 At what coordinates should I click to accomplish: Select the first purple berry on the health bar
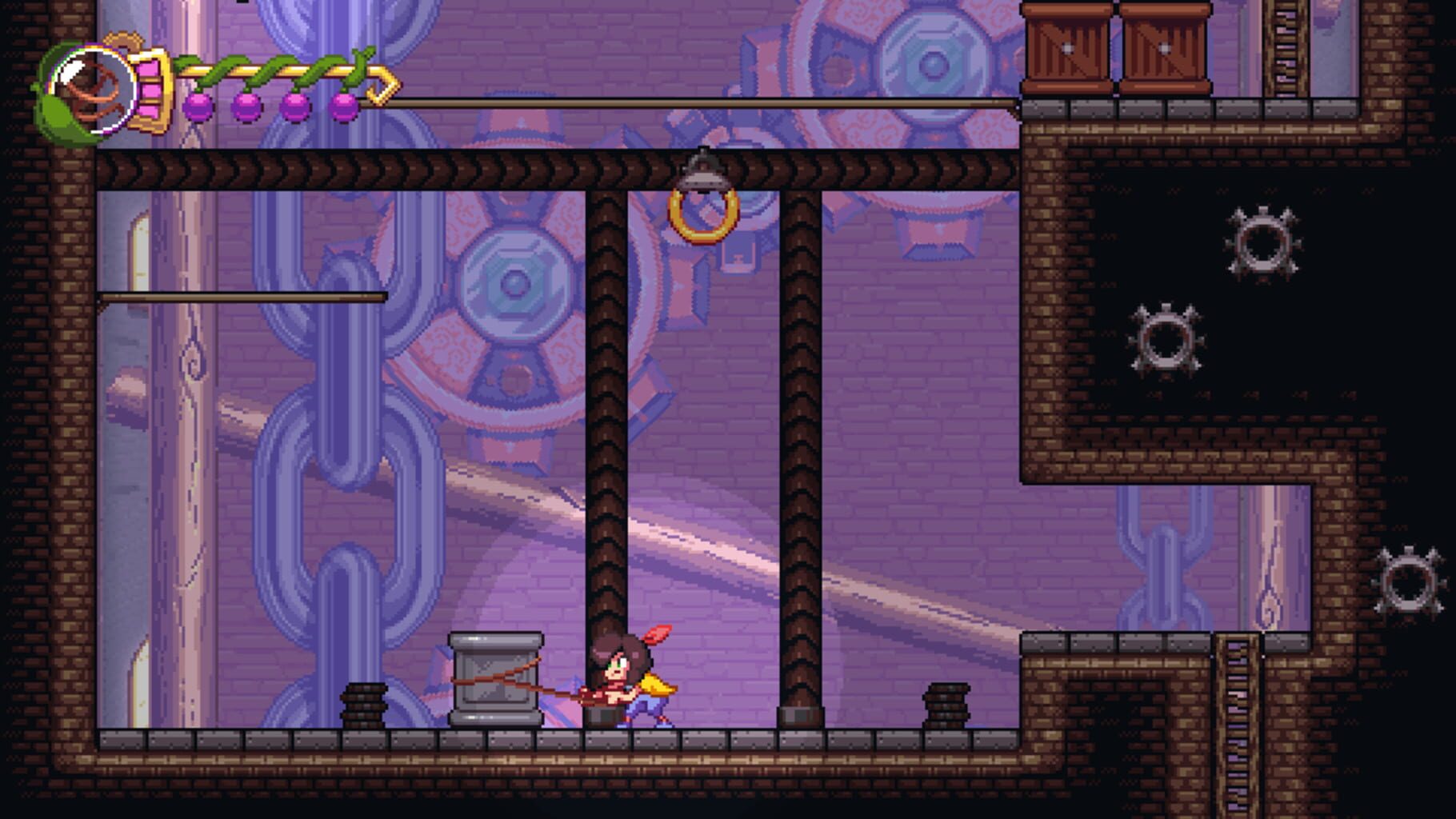200,105
